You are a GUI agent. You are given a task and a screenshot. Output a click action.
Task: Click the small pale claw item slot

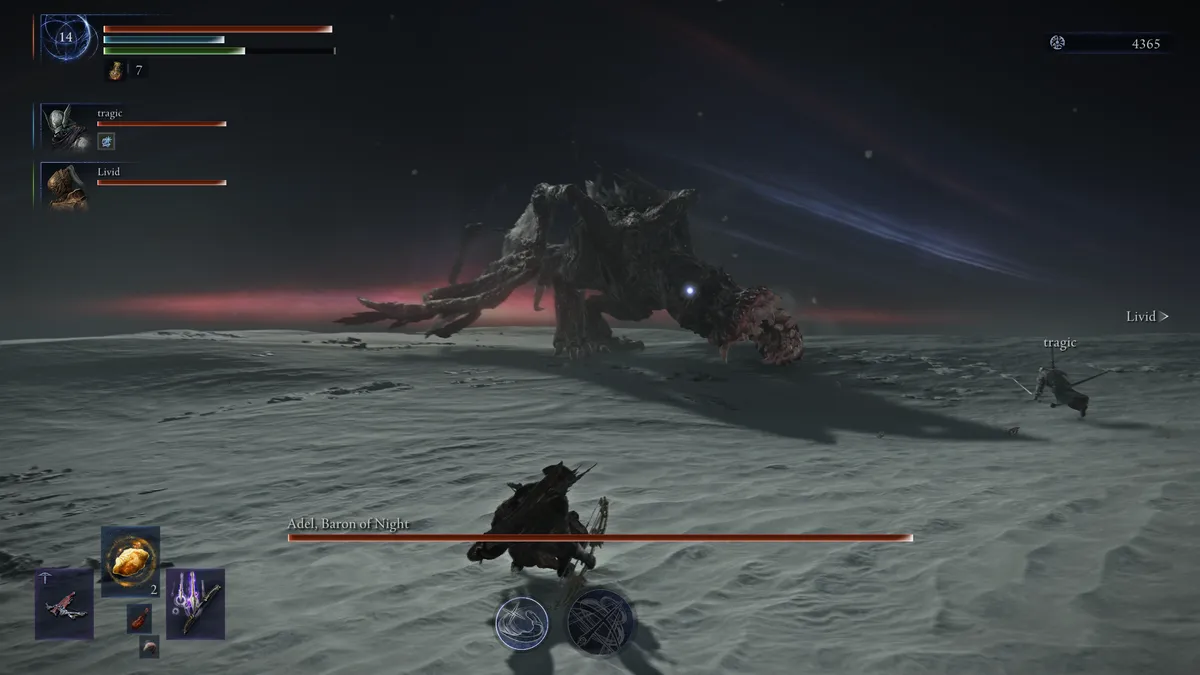(x=149, y=646)
